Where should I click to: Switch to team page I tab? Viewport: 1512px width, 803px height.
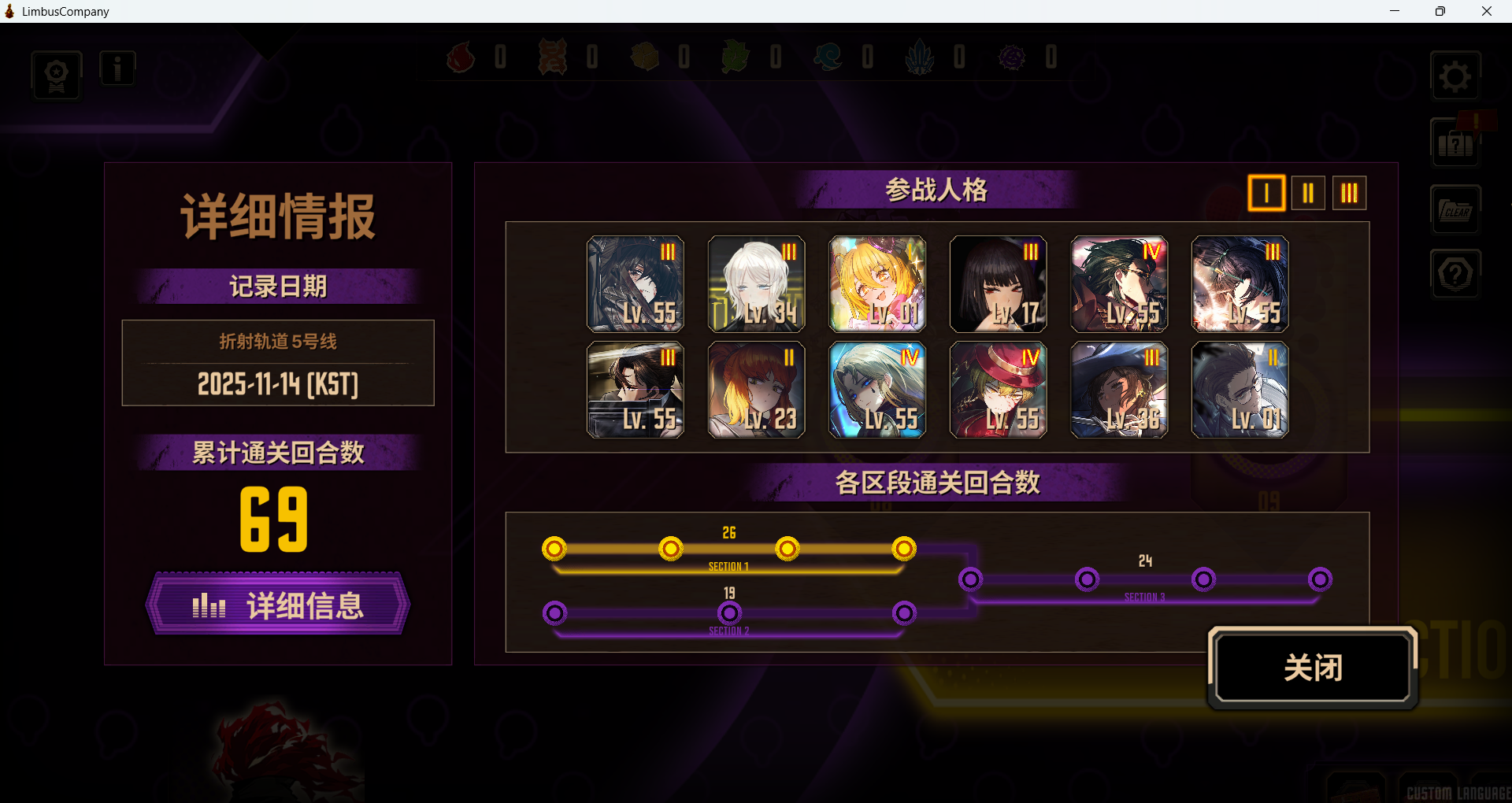1266,193
